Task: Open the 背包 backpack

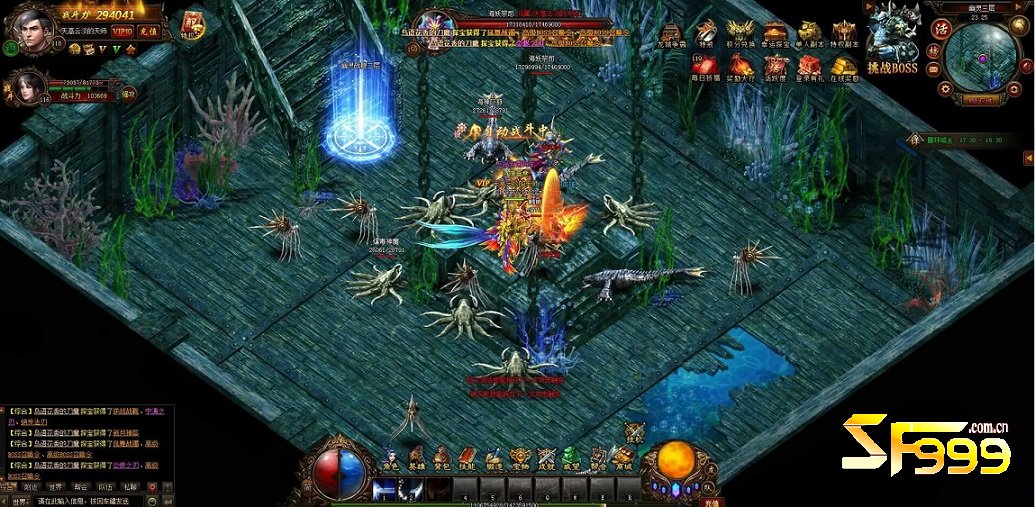Action: pos(441,460)
